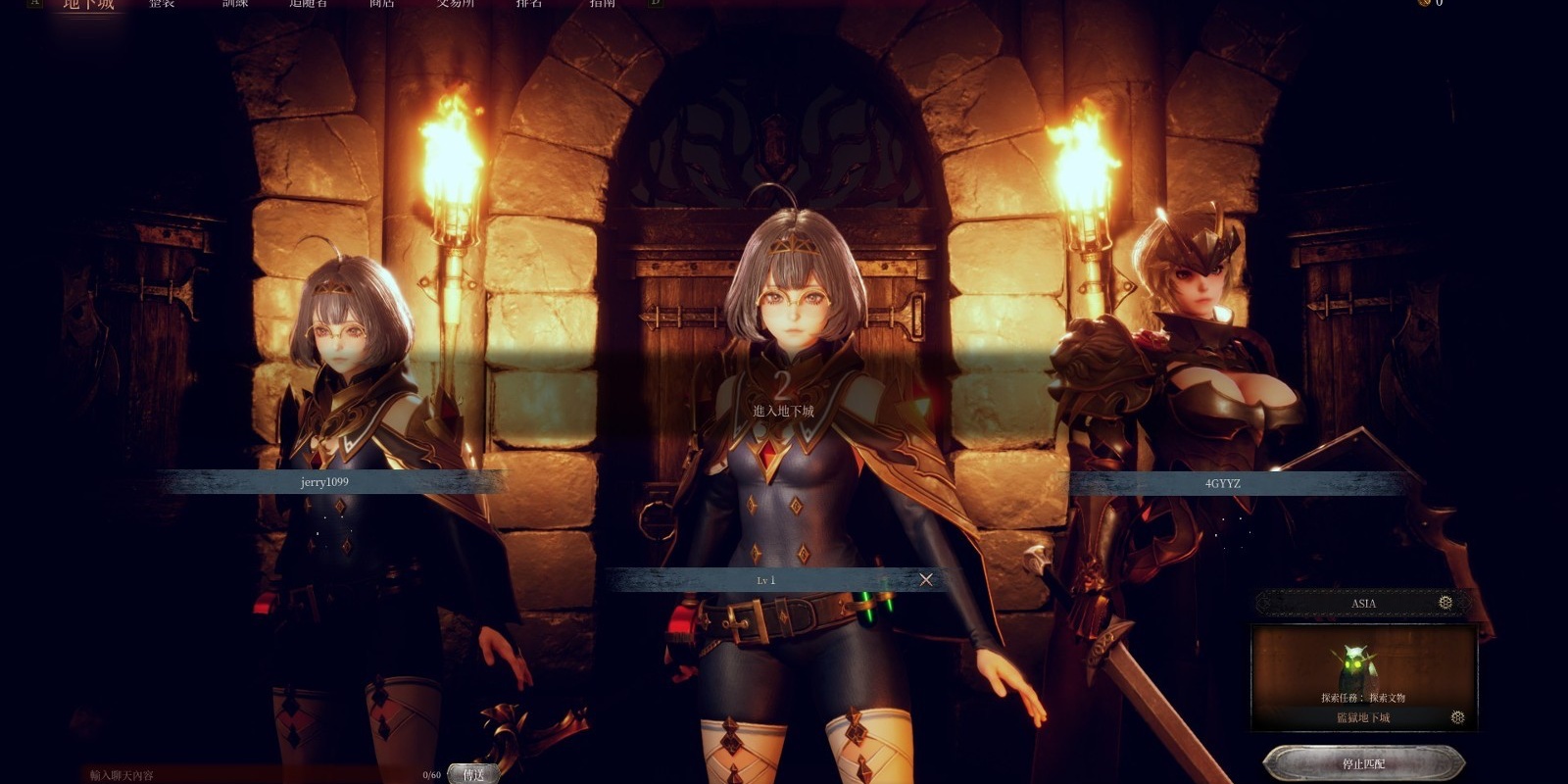Select party member 4GYYZ's nameplate

(1223, 483)
